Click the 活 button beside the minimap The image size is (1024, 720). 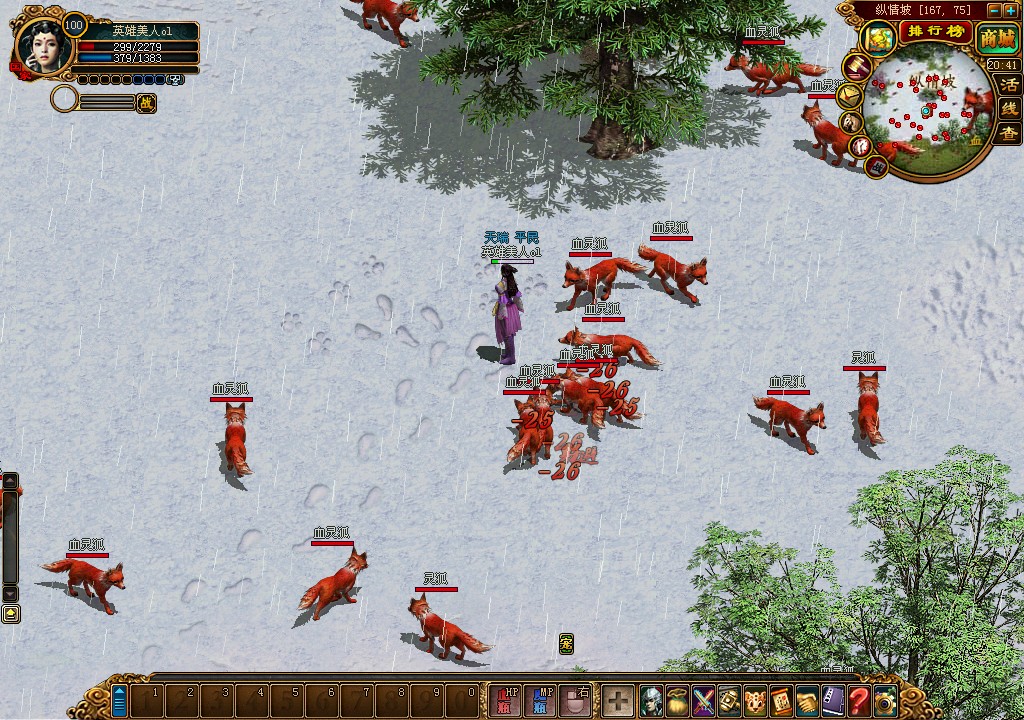pos(1008,85)
